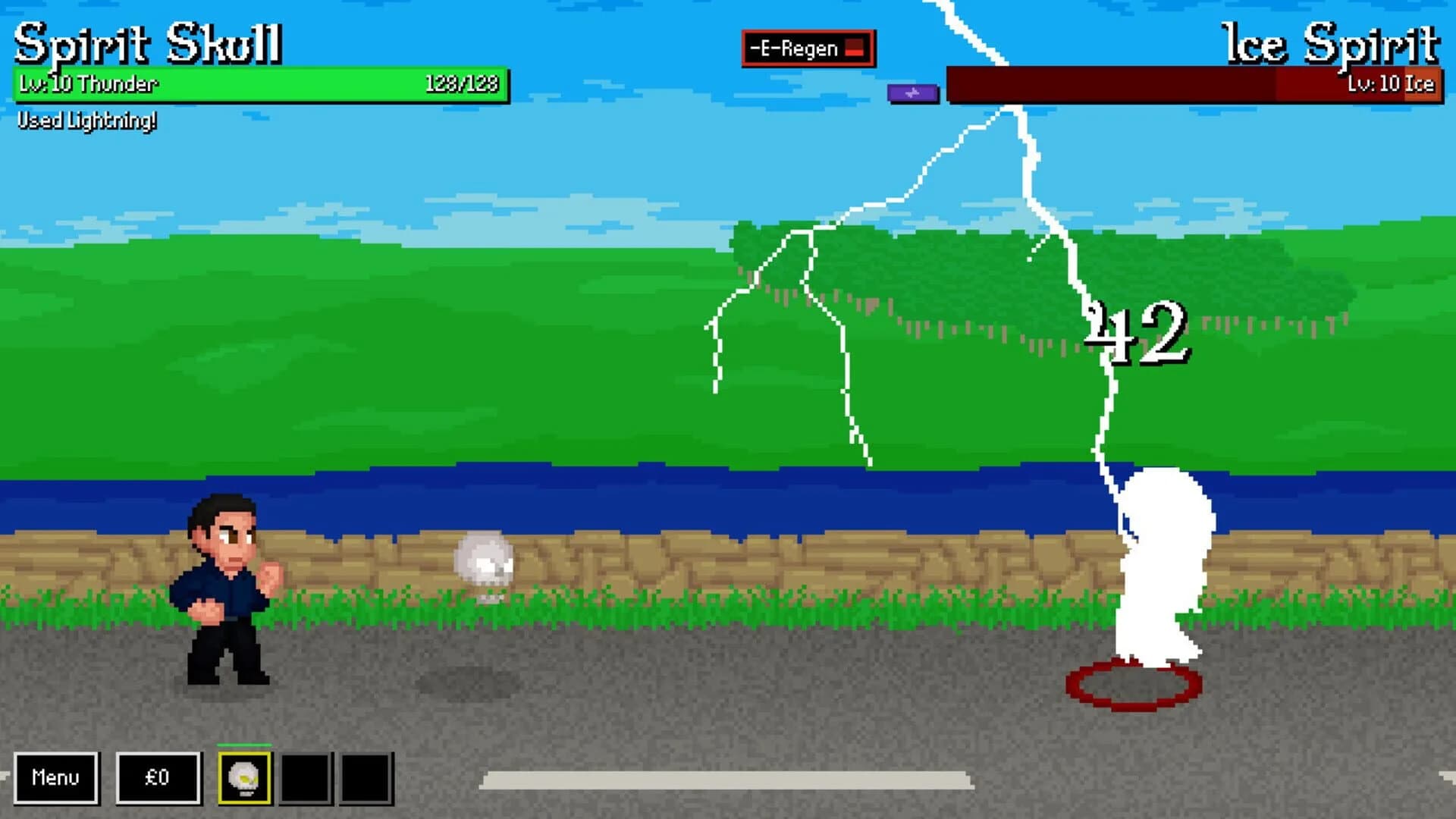Screen dimensions: 1456x819
Task: Click the damage number 42
Action: pyautogui.click(x=1136, y=330)
